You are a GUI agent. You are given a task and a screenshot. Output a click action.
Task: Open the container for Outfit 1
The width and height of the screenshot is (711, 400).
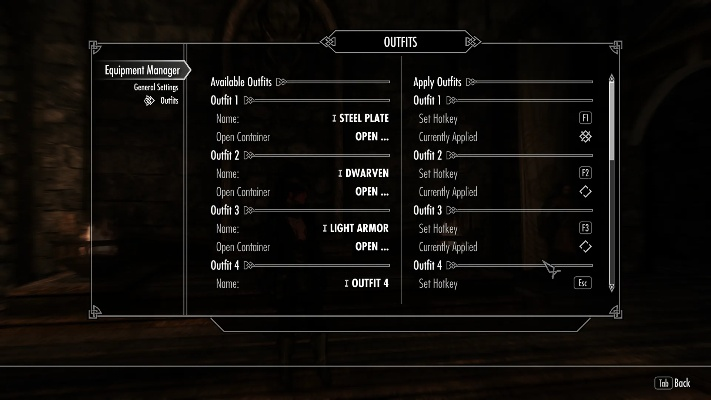[372, 136]
